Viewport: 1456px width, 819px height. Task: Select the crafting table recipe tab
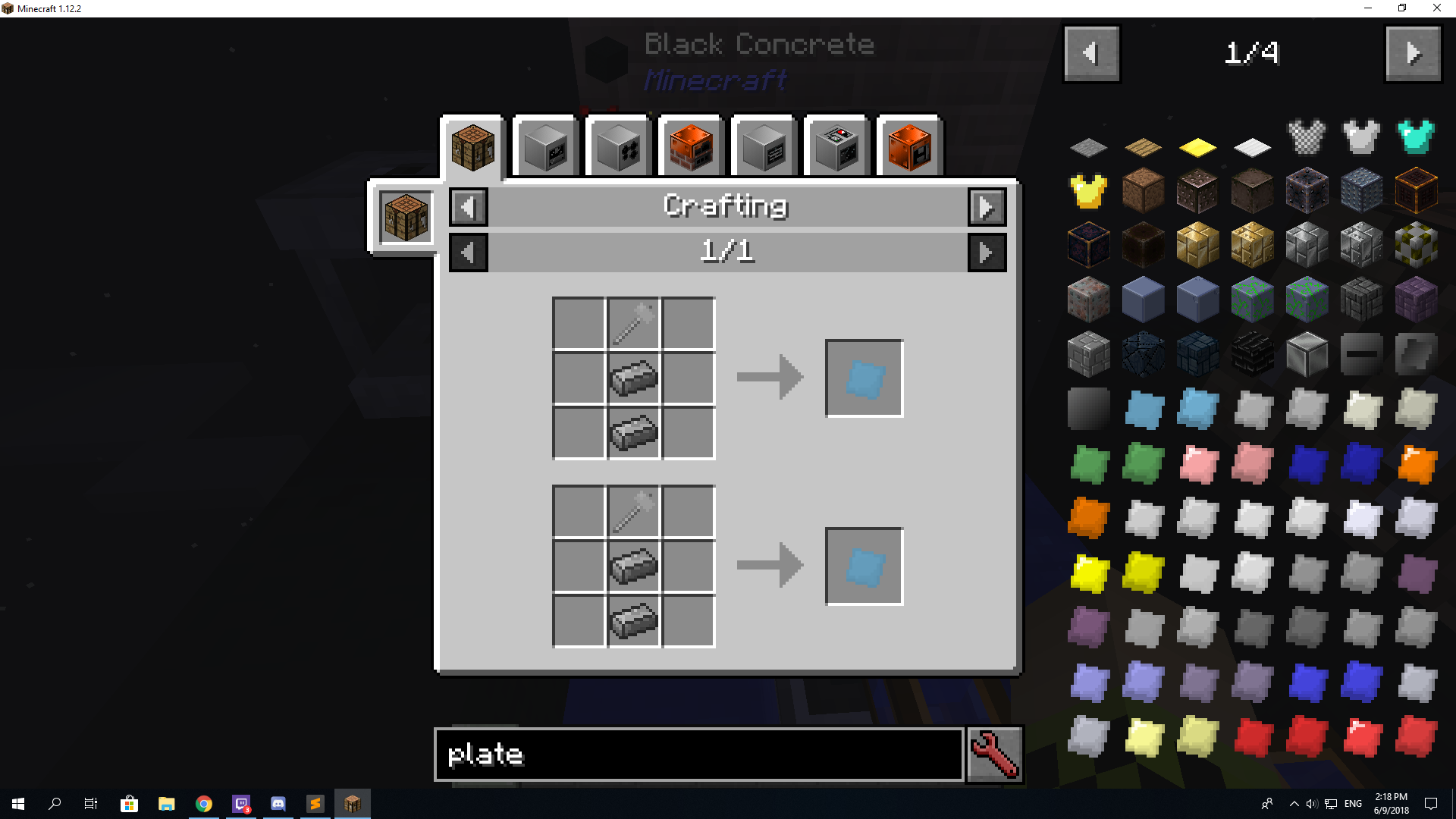click(472, 146)
